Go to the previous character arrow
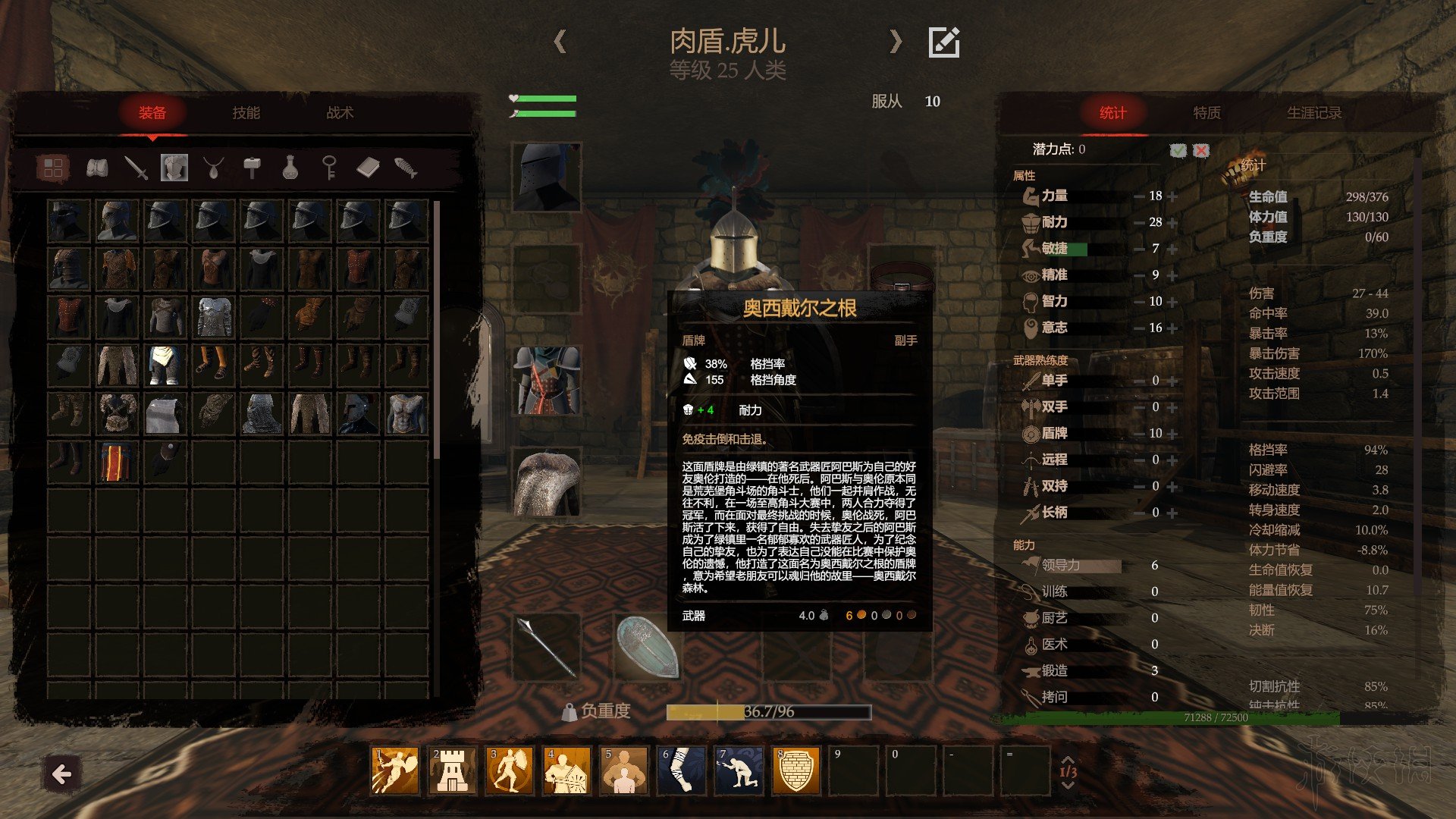Viewport: 1456px width, 819px height. point(560,41)
